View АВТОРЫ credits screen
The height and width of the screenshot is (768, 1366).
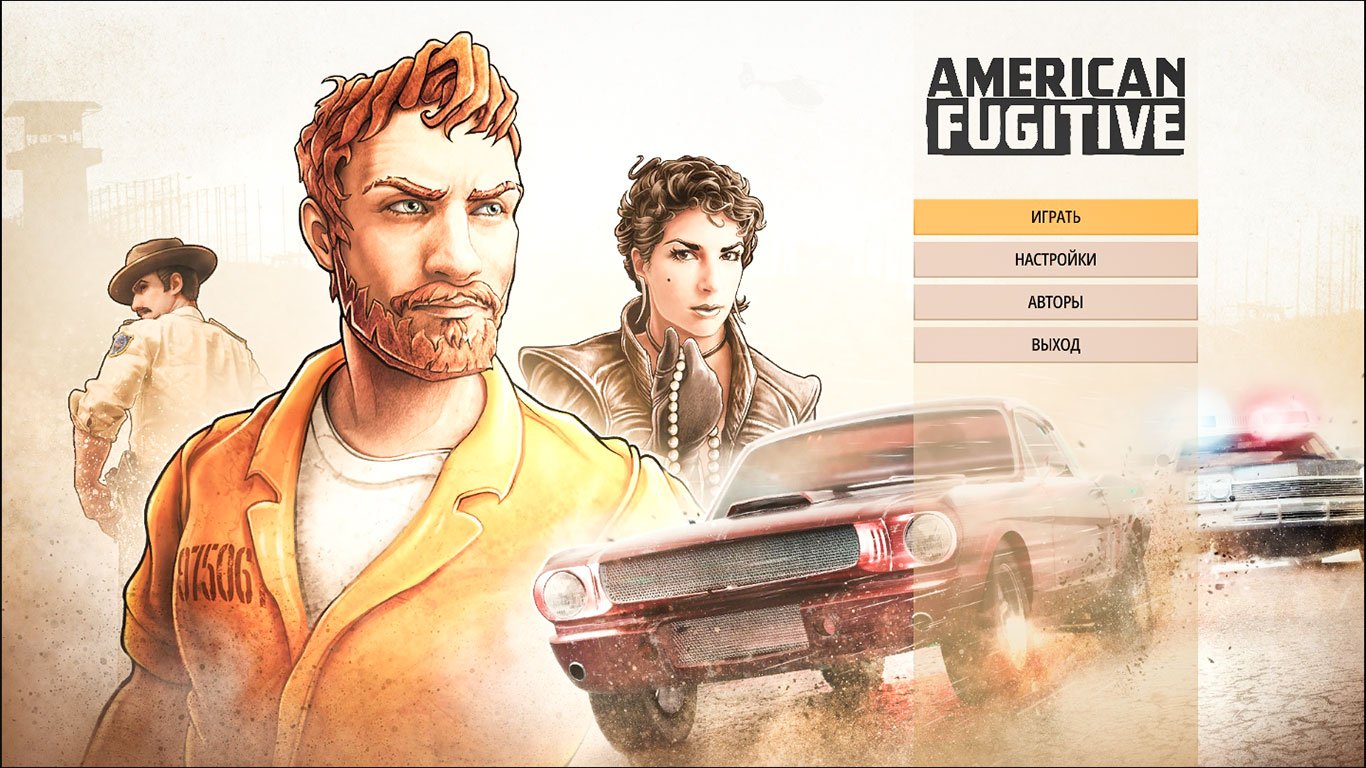pos(1054,302)
